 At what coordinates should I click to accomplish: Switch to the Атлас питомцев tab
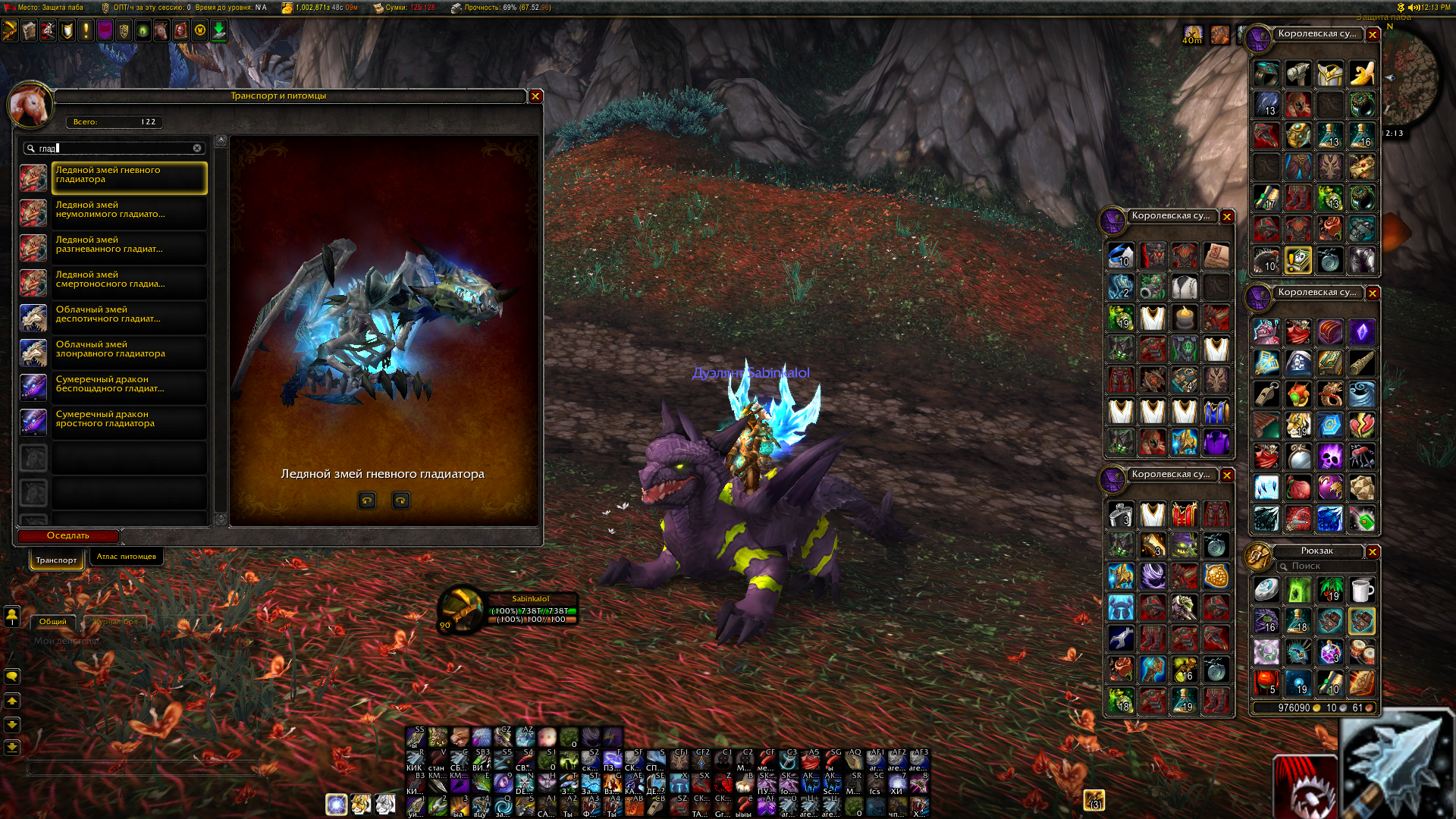point(126,557)
